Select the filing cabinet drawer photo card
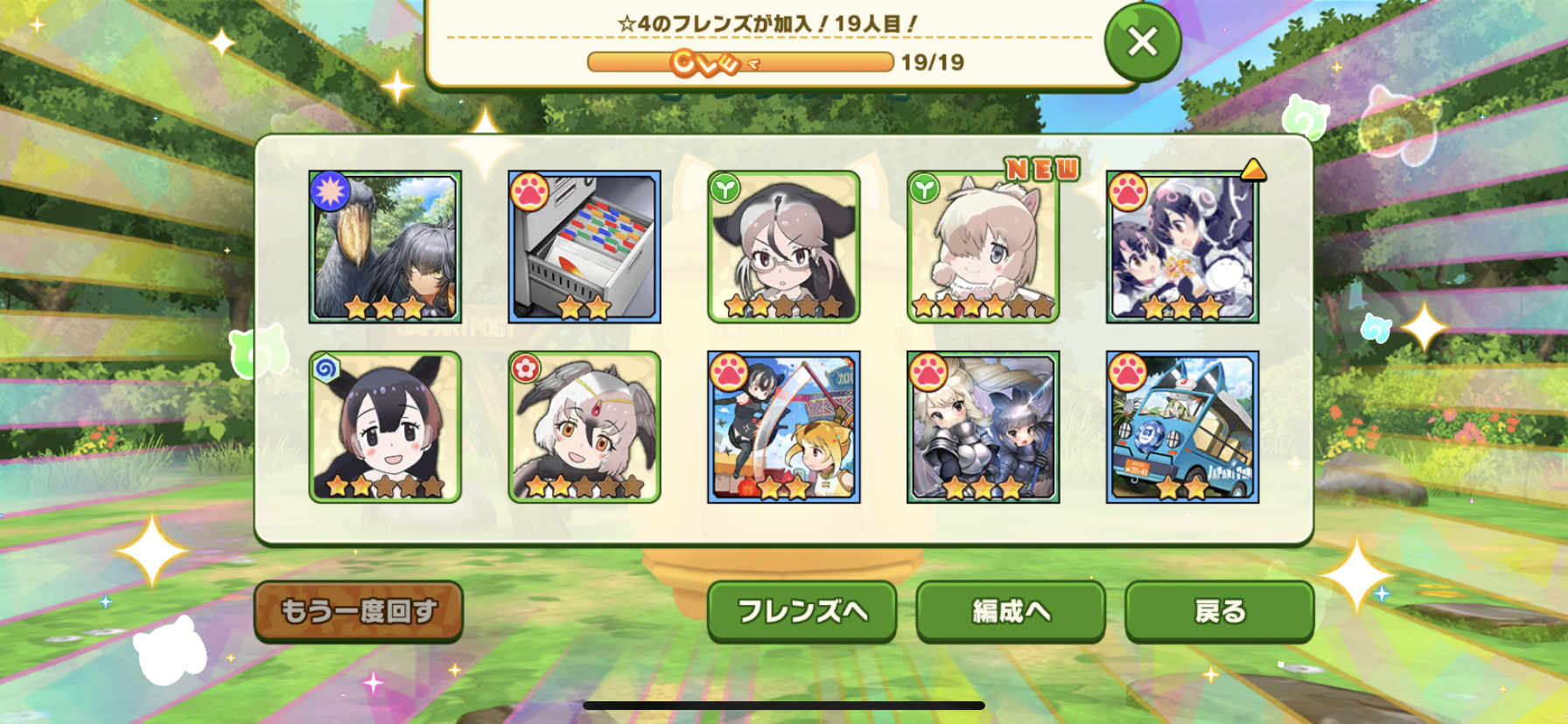This screenshot has height=724, width=1568. [x=584, y=247]
